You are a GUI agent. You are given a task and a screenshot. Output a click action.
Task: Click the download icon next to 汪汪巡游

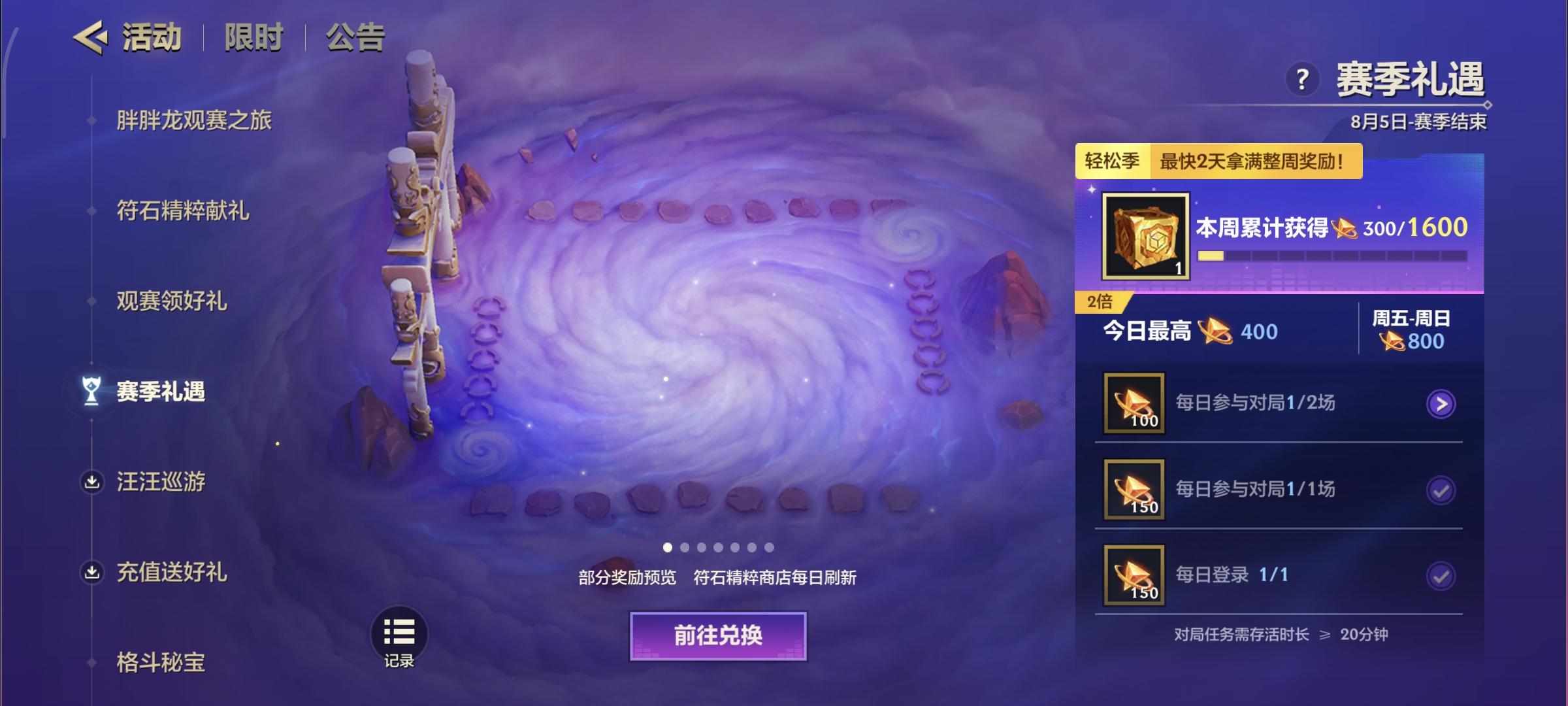(93, 482)
